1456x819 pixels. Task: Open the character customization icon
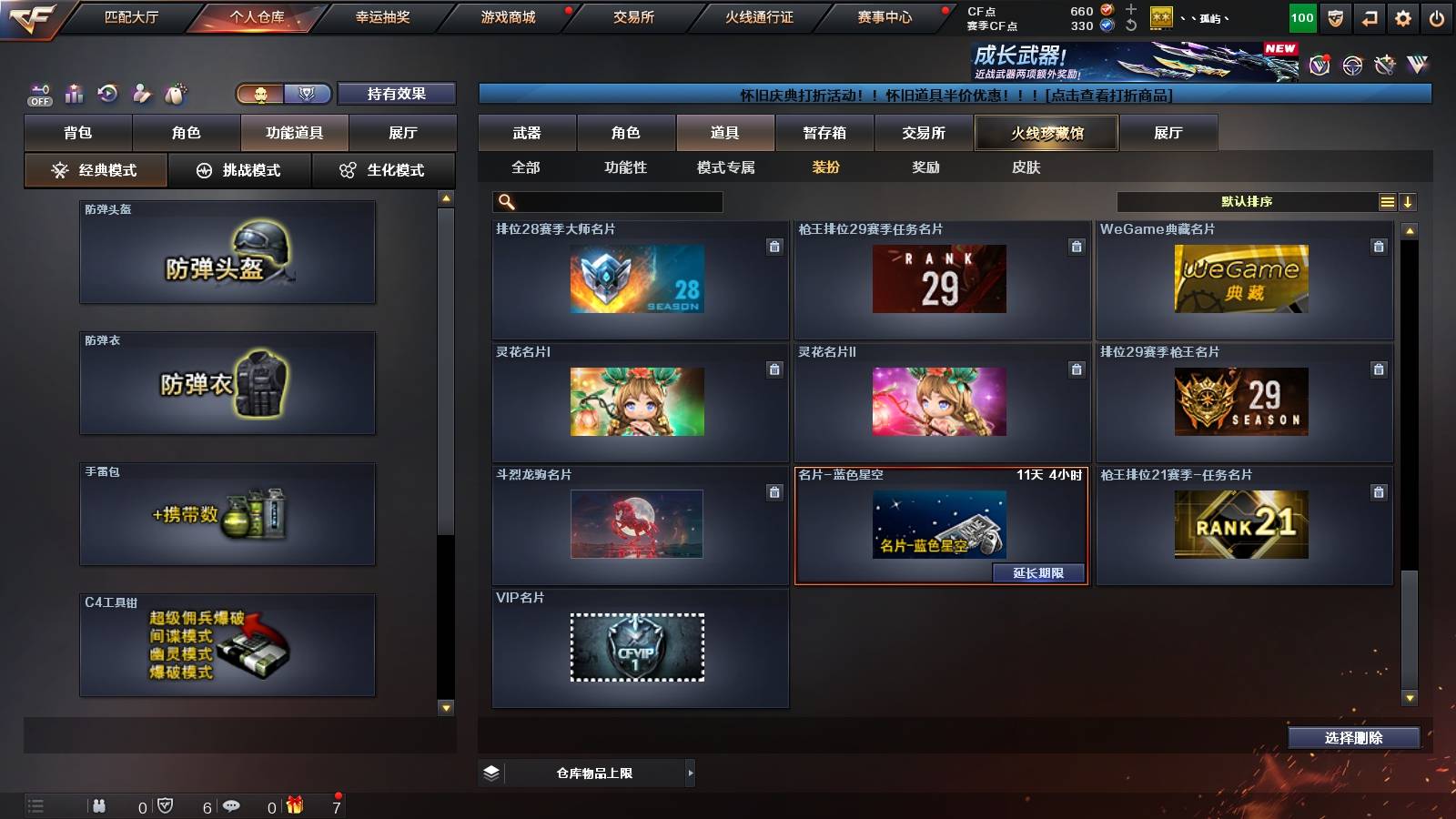coord(141,92)
